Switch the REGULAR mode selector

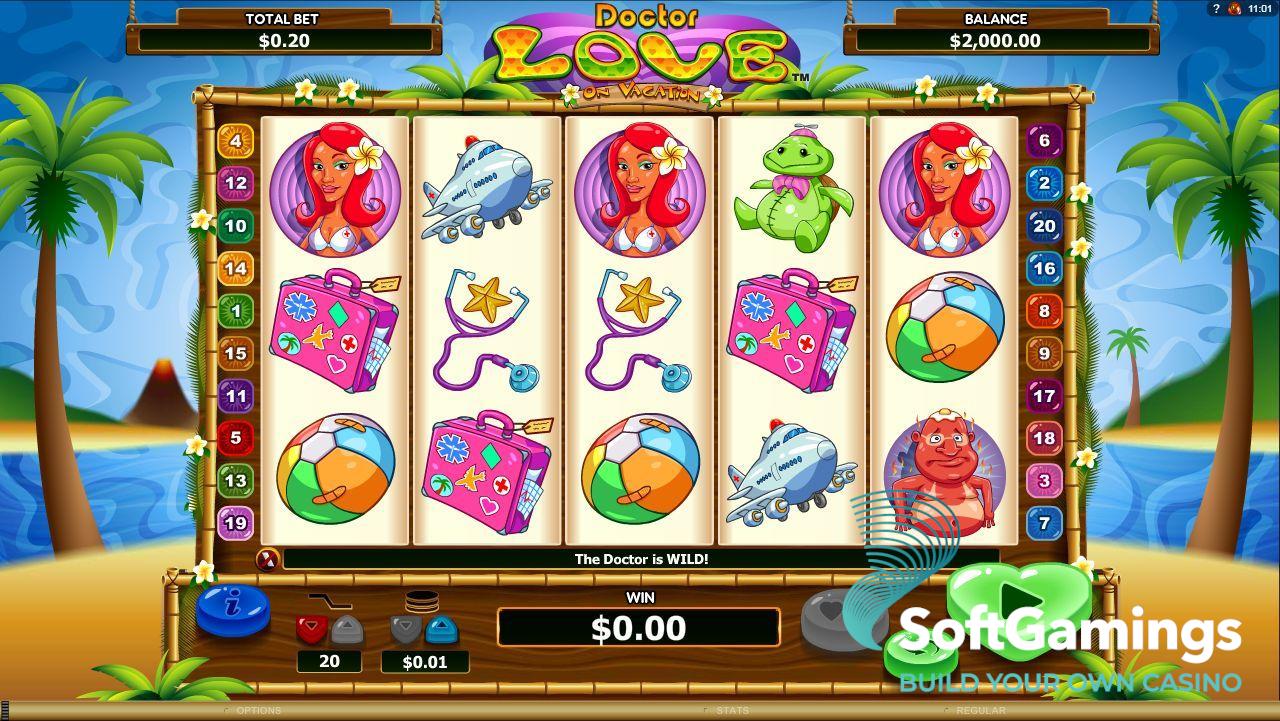pos(981,711)
